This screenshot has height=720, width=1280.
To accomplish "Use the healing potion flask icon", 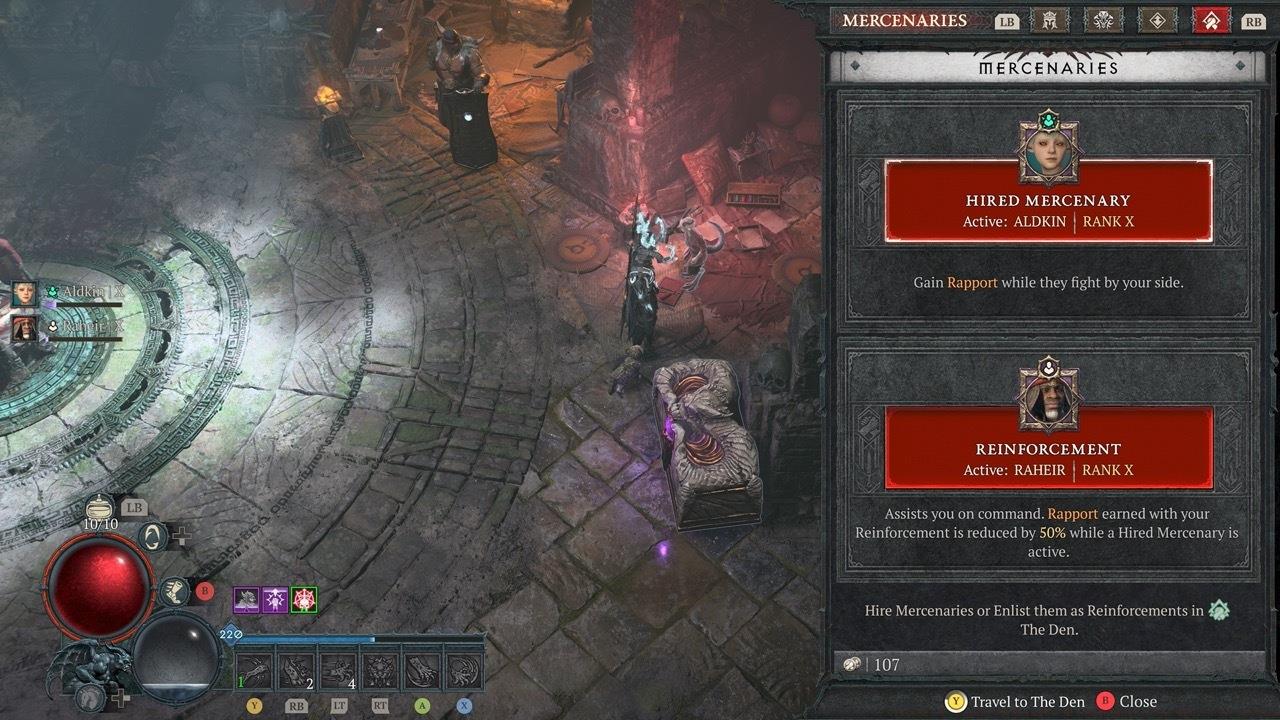I will (99, 508).
